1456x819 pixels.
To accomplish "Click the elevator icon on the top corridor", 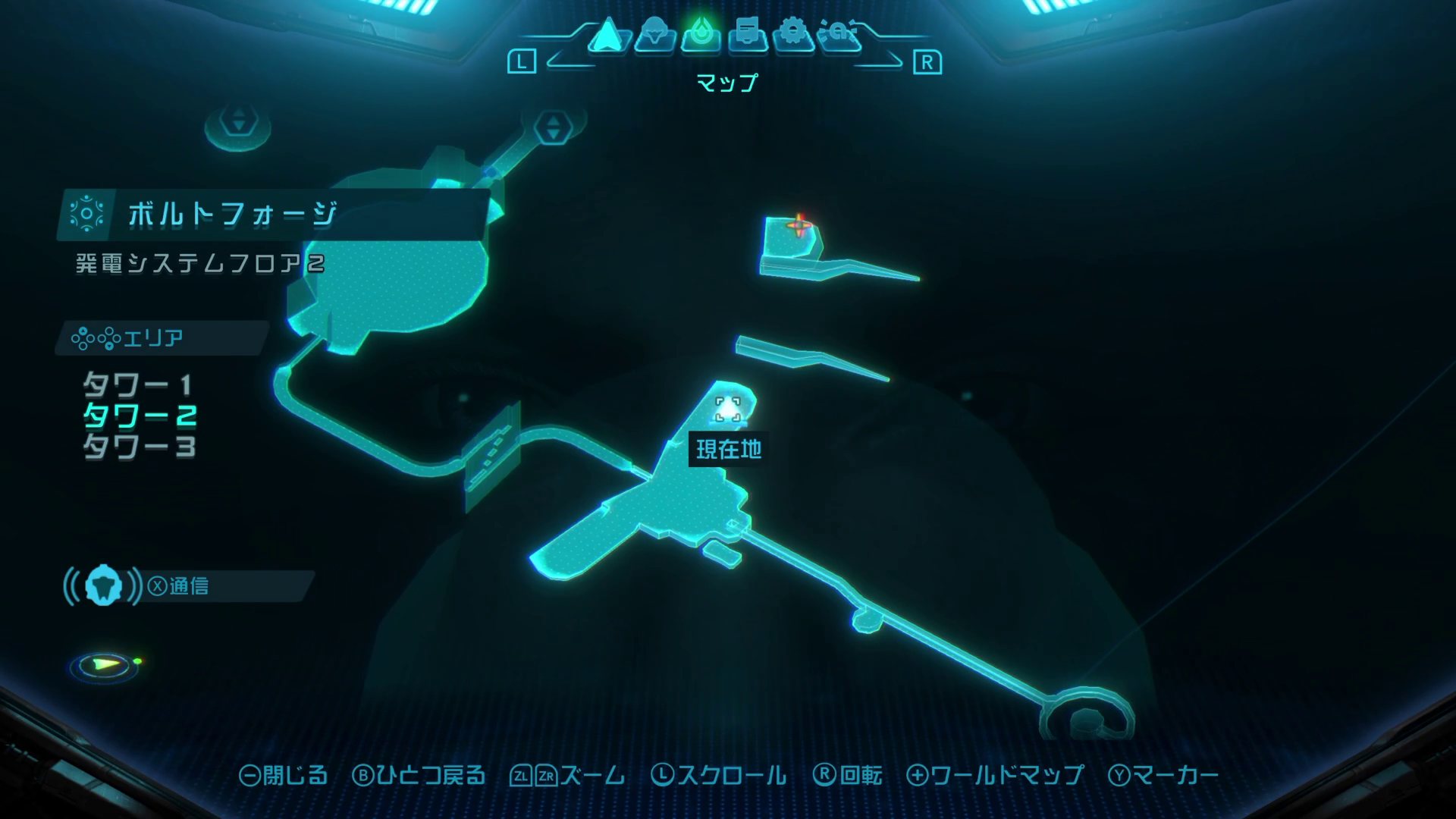I will click(x=553, y=127).
